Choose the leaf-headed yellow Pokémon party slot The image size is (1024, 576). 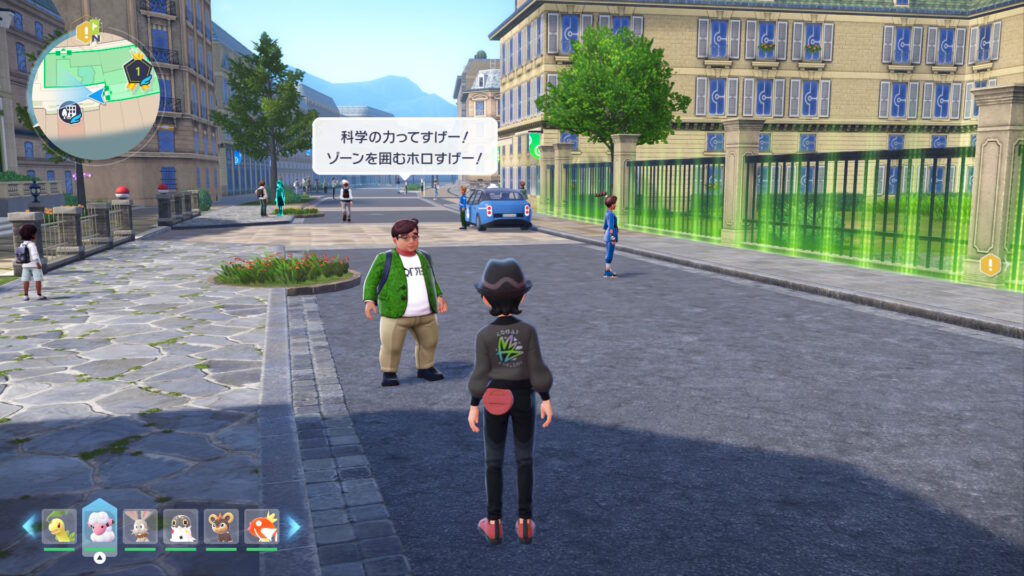59,526
